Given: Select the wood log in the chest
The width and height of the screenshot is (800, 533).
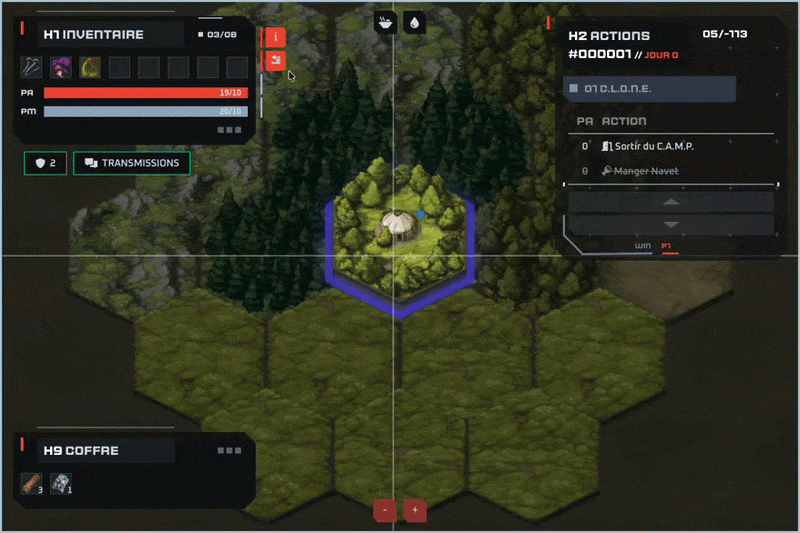Looking at the screenshot, I should [30, 484].
